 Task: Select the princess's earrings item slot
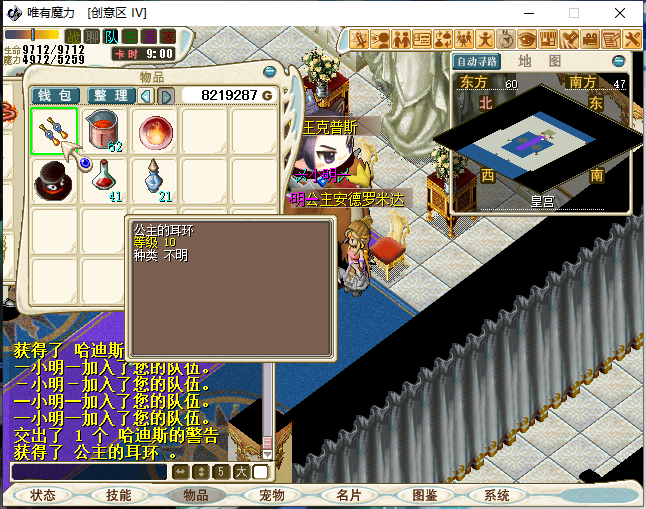55,131
